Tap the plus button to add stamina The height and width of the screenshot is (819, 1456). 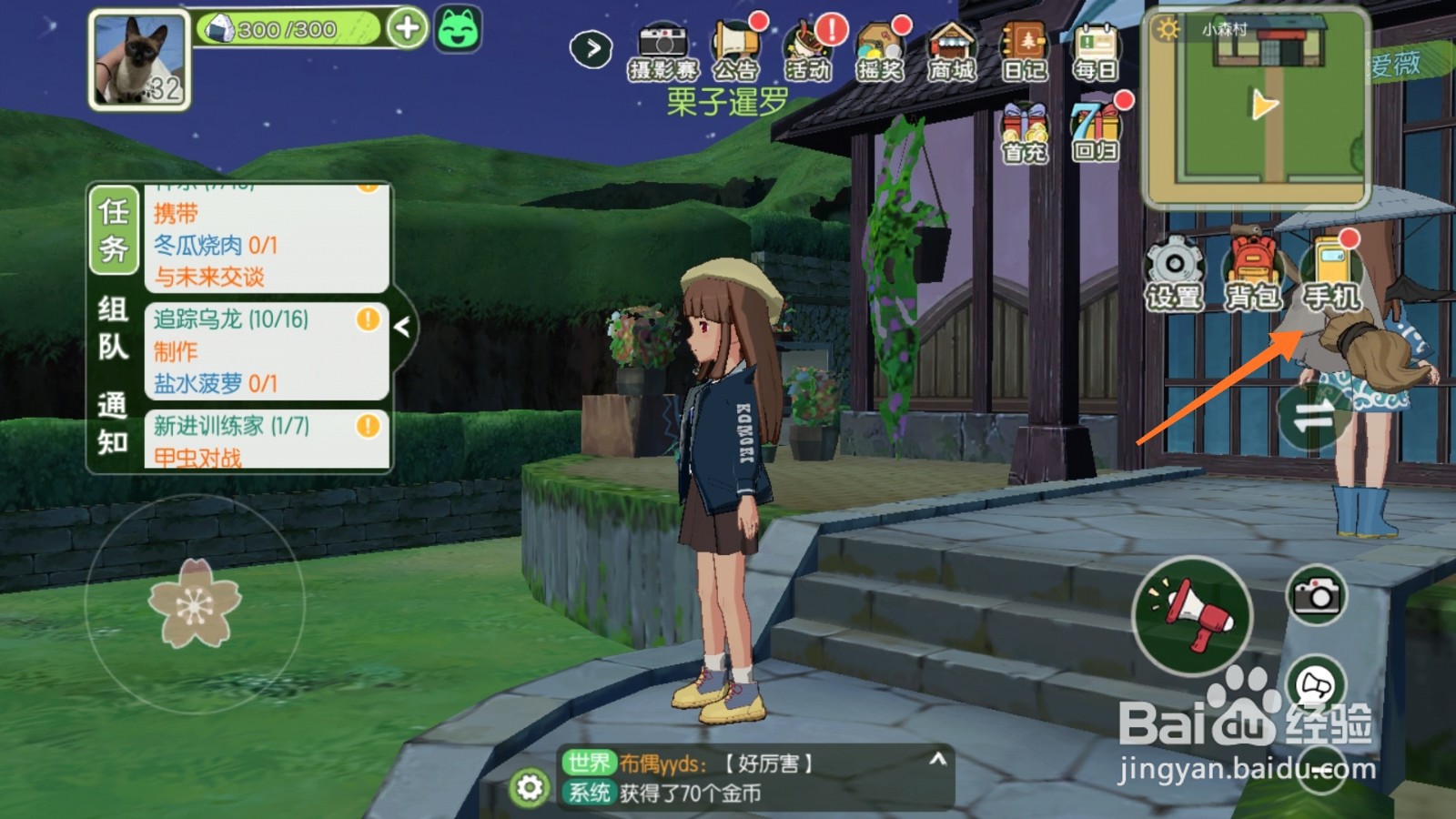[407, 28]
